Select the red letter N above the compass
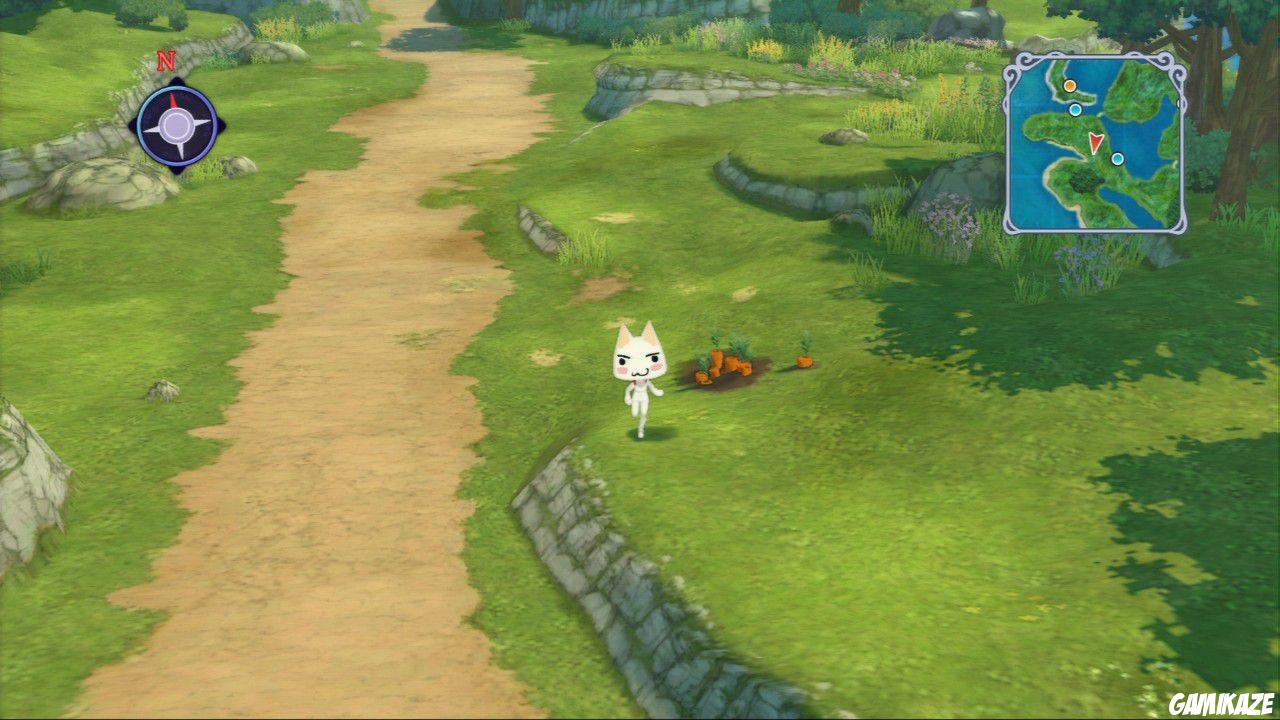The width and height of the screenshot is (1280, 720). pyautogui.click(x=166, y=60)
